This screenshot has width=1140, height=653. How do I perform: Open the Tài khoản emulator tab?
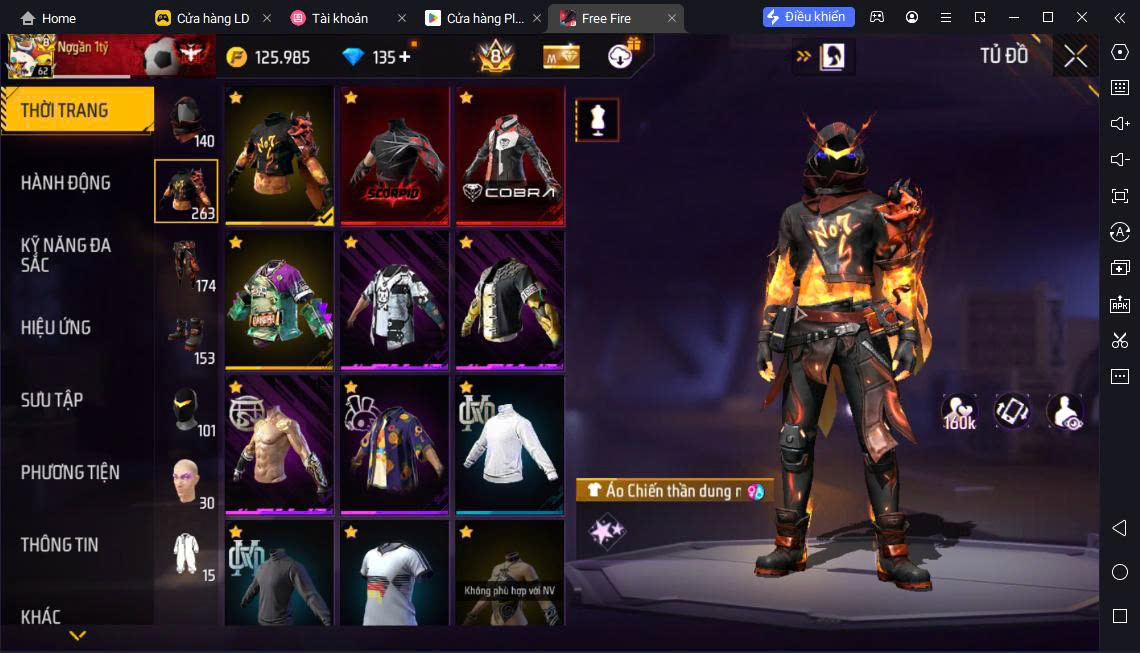tap(338, 18)
